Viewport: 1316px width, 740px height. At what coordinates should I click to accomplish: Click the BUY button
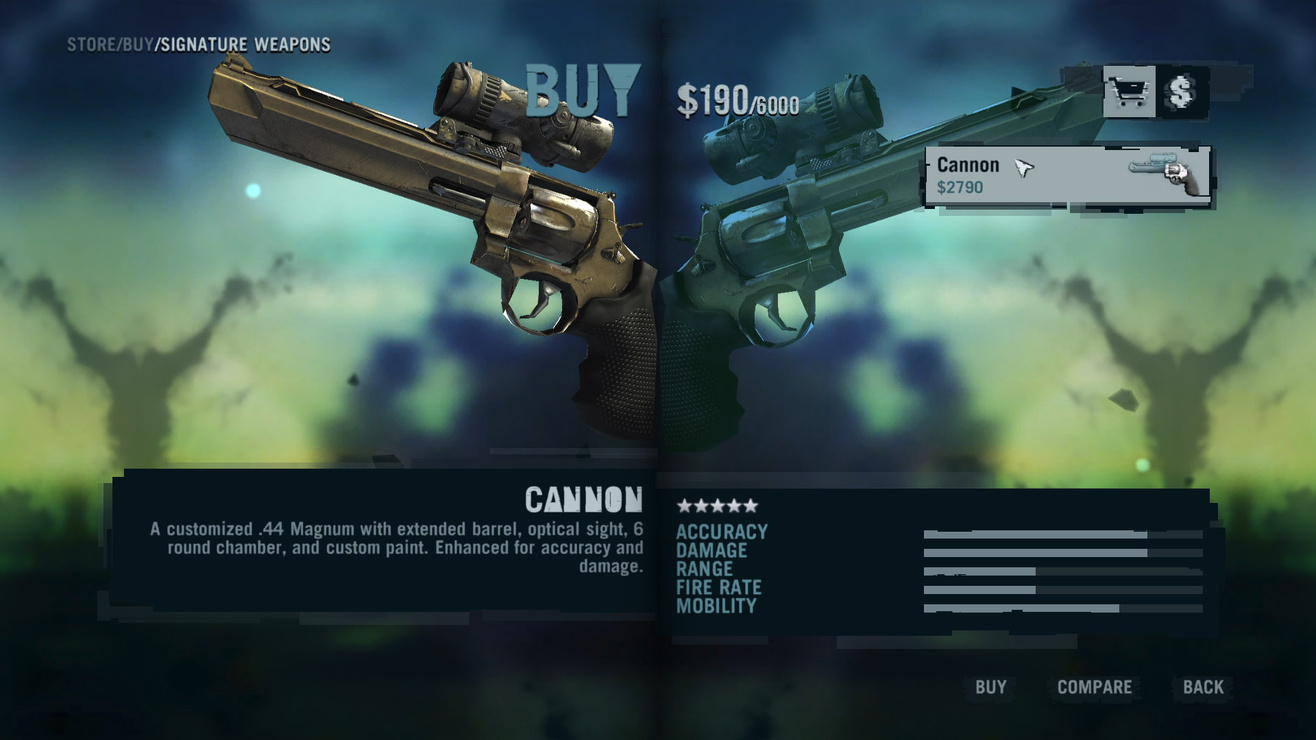990,687
